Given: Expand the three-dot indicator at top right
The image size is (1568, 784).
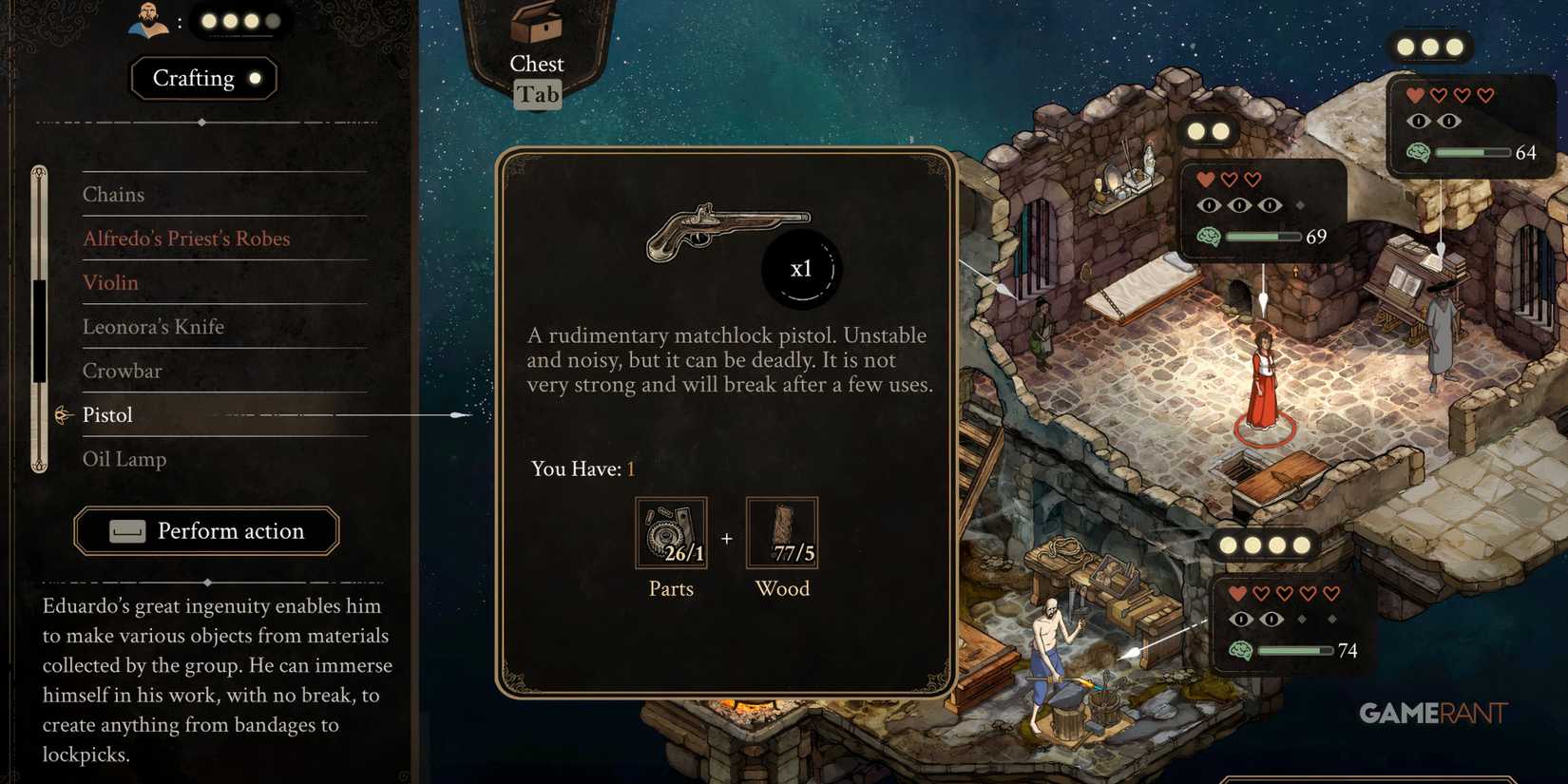Looking at the screenshot, I should (x=1431, y=44).
